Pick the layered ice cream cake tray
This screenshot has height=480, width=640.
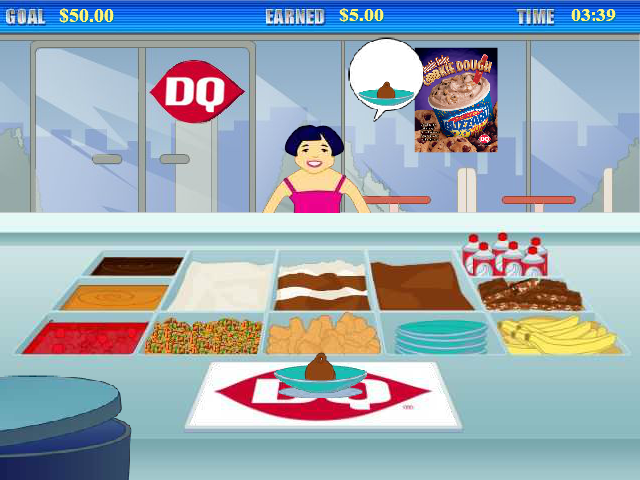(x=322, y=285)
